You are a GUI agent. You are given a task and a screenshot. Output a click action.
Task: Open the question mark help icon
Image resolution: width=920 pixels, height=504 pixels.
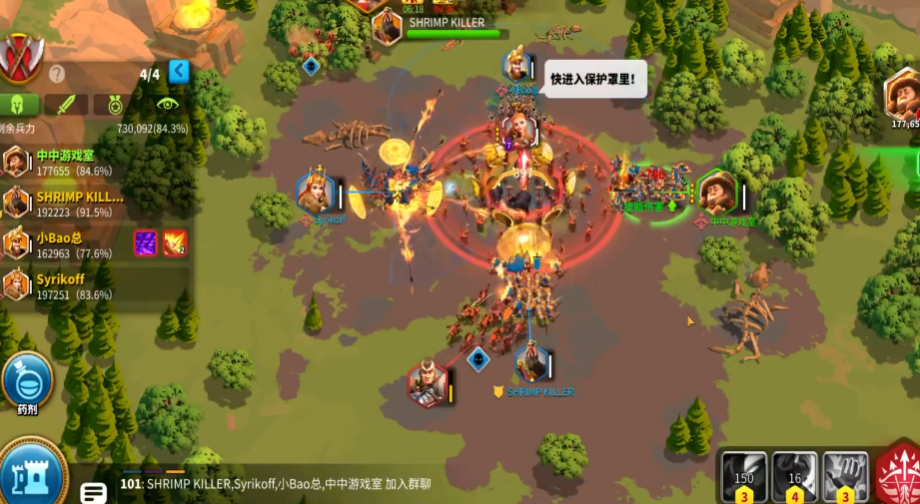click(57, 73)
